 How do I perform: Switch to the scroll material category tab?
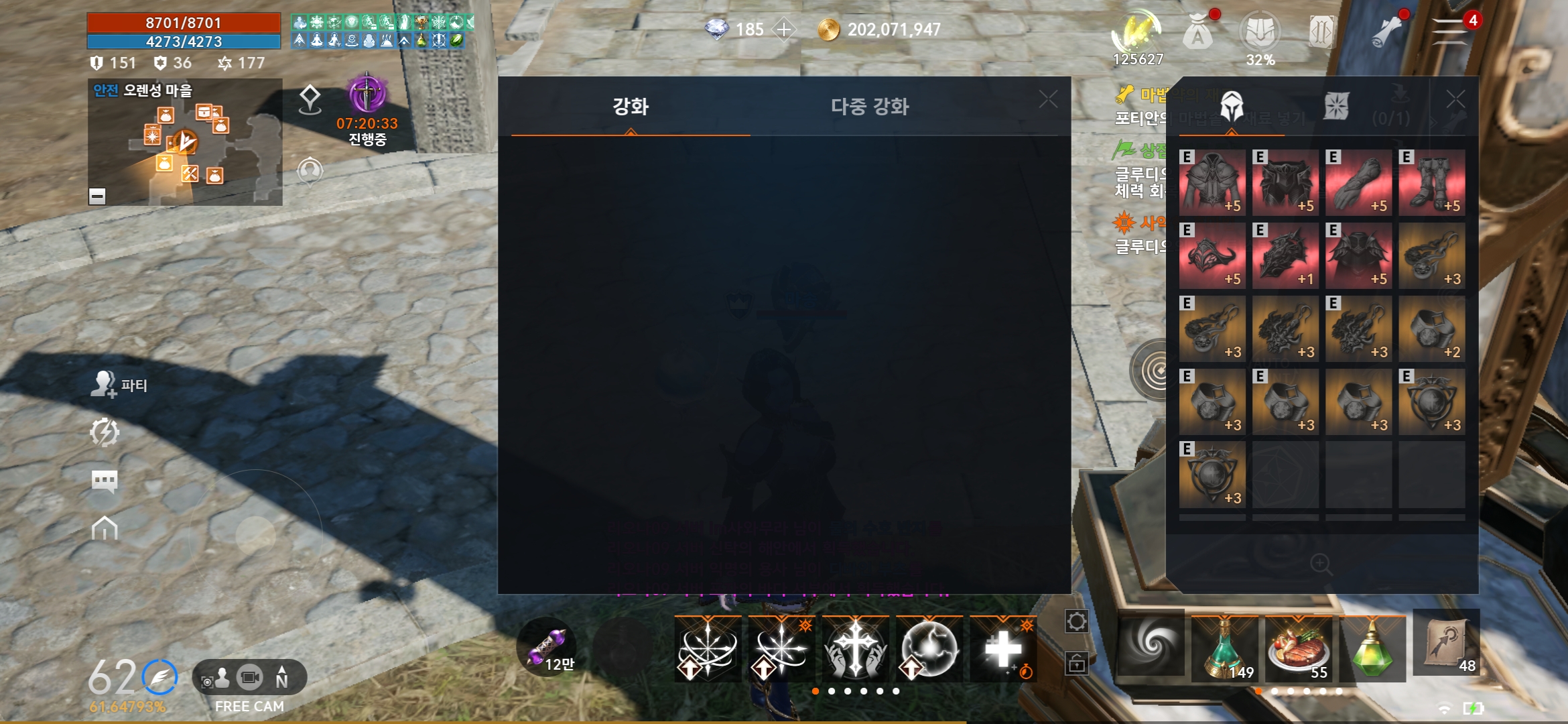[x=1337, y=106]
